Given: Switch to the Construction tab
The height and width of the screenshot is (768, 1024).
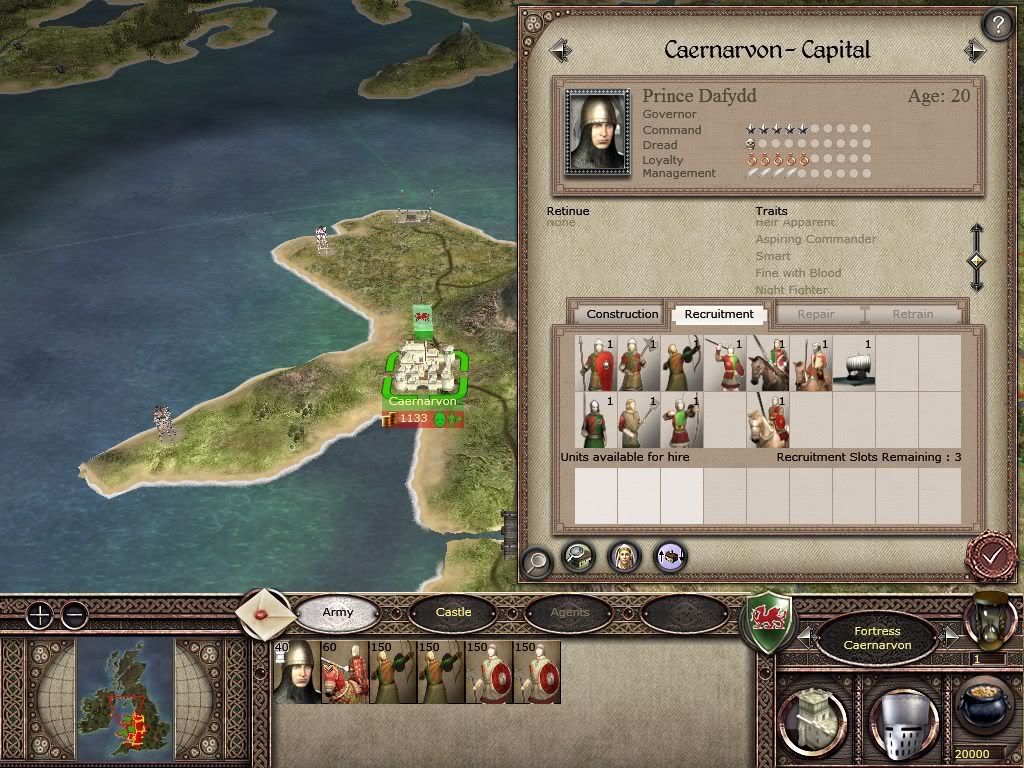Looking at the screenshot, I should point(622,314).
